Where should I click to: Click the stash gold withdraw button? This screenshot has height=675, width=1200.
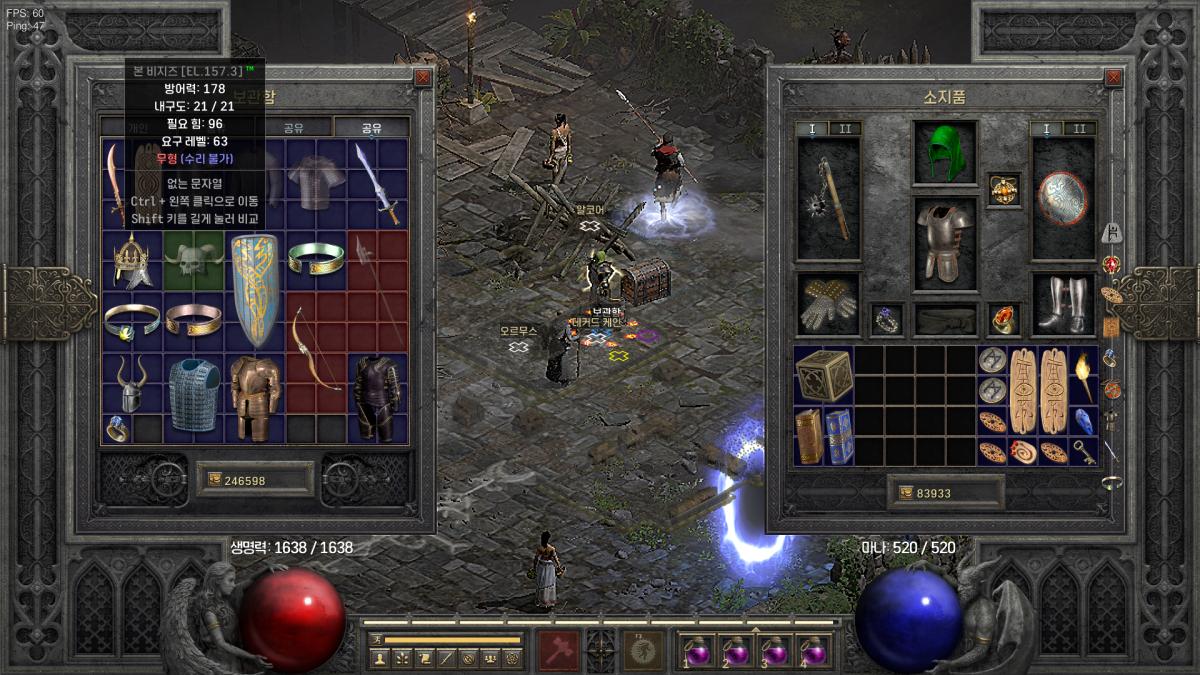coord(213,480)
